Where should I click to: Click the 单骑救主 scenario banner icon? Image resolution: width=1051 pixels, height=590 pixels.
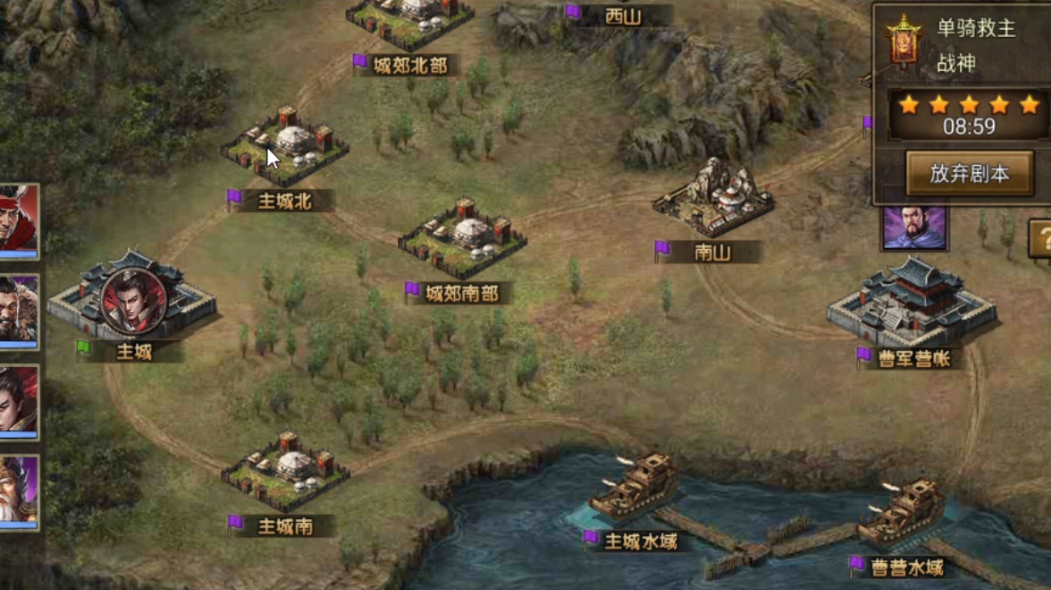tap(903, 42)
